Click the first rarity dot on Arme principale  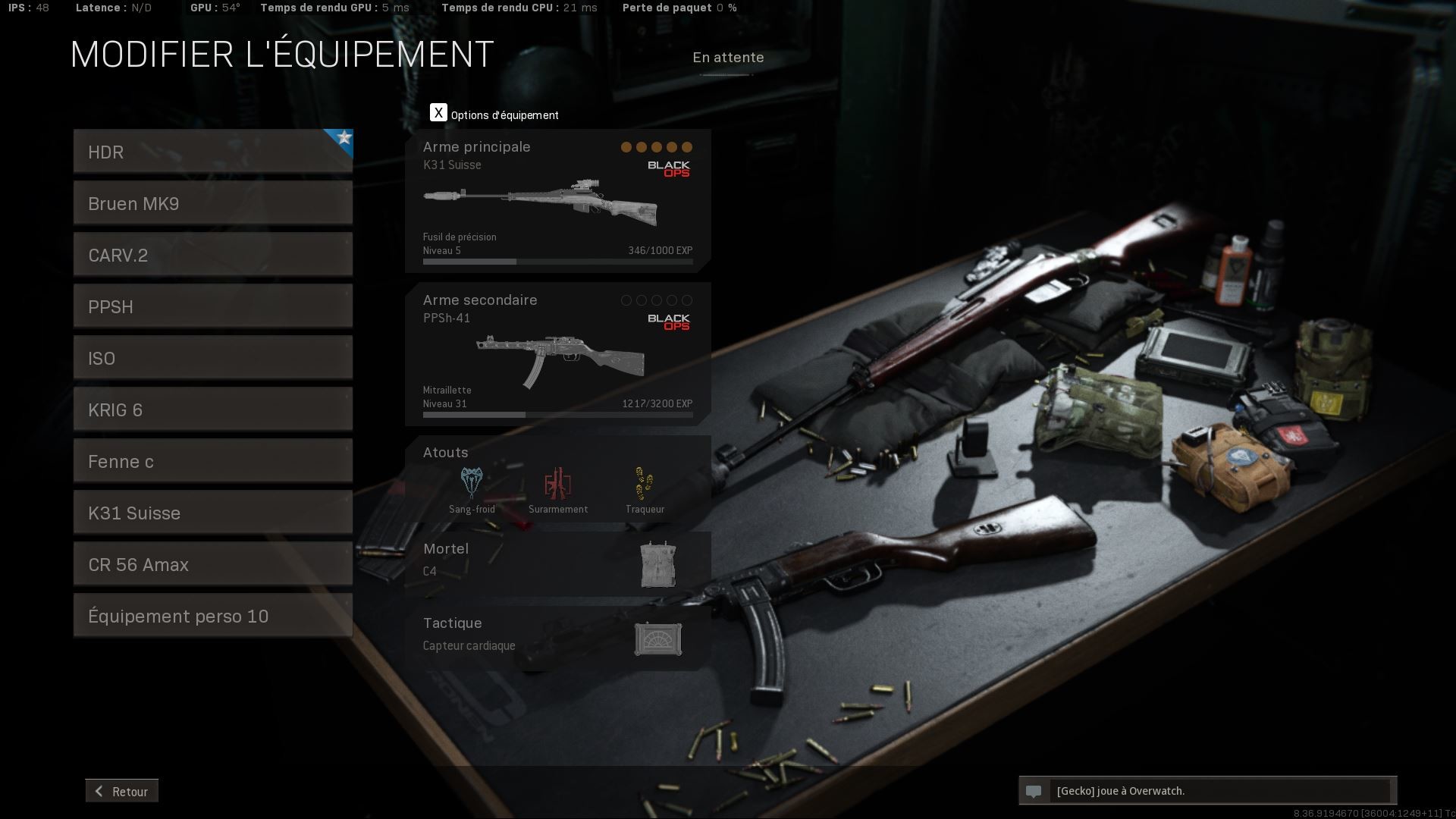pos(626,147)
